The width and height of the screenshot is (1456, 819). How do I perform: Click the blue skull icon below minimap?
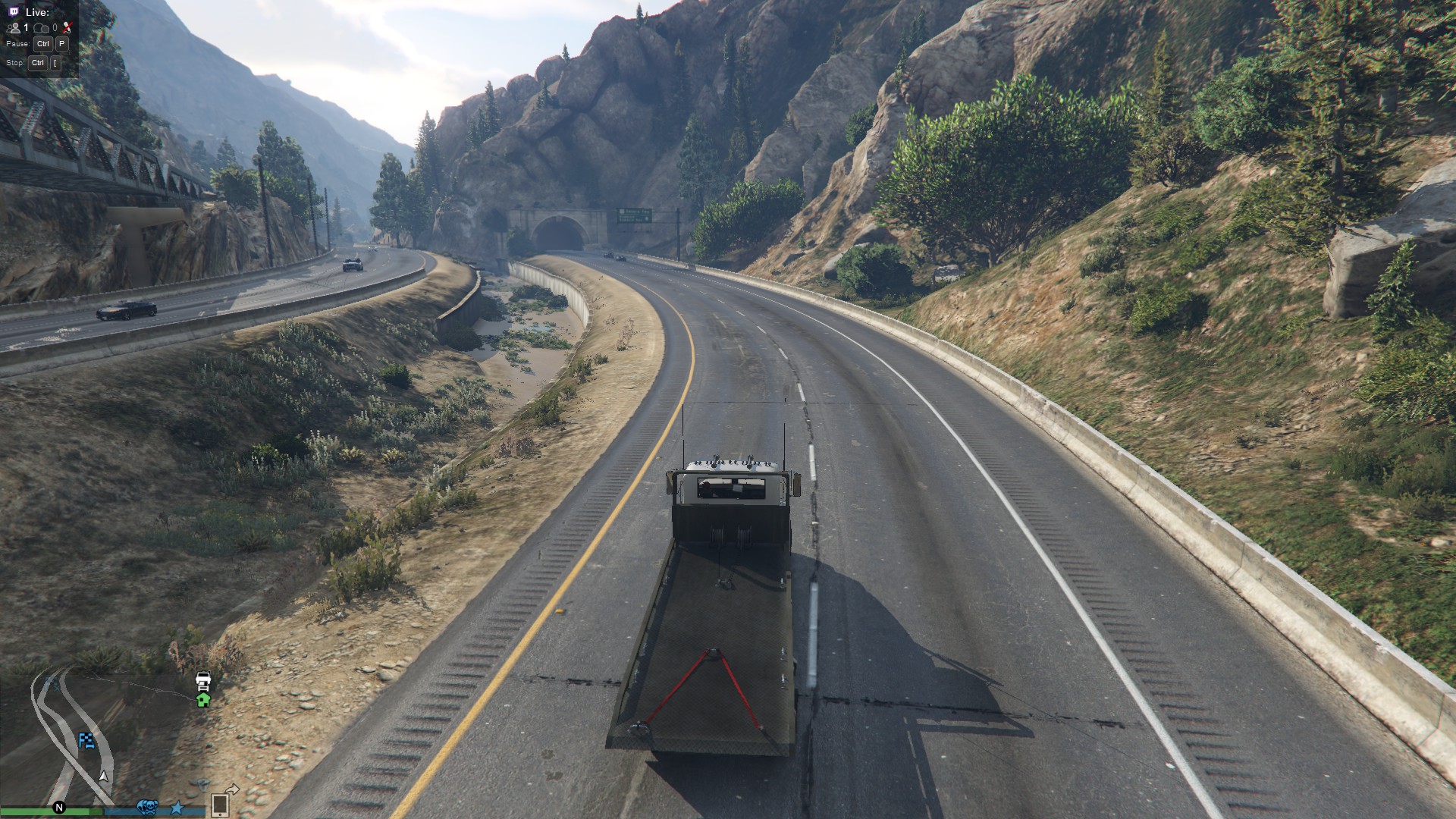coord(146,807)
